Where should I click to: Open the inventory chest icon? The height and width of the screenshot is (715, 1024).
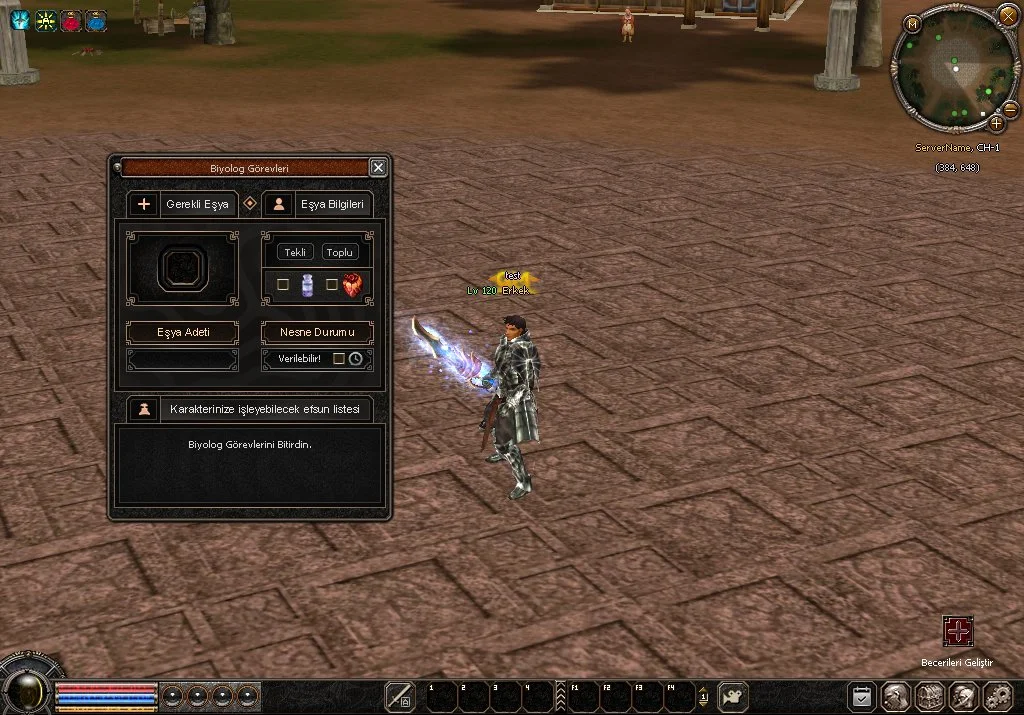point(930,696)
